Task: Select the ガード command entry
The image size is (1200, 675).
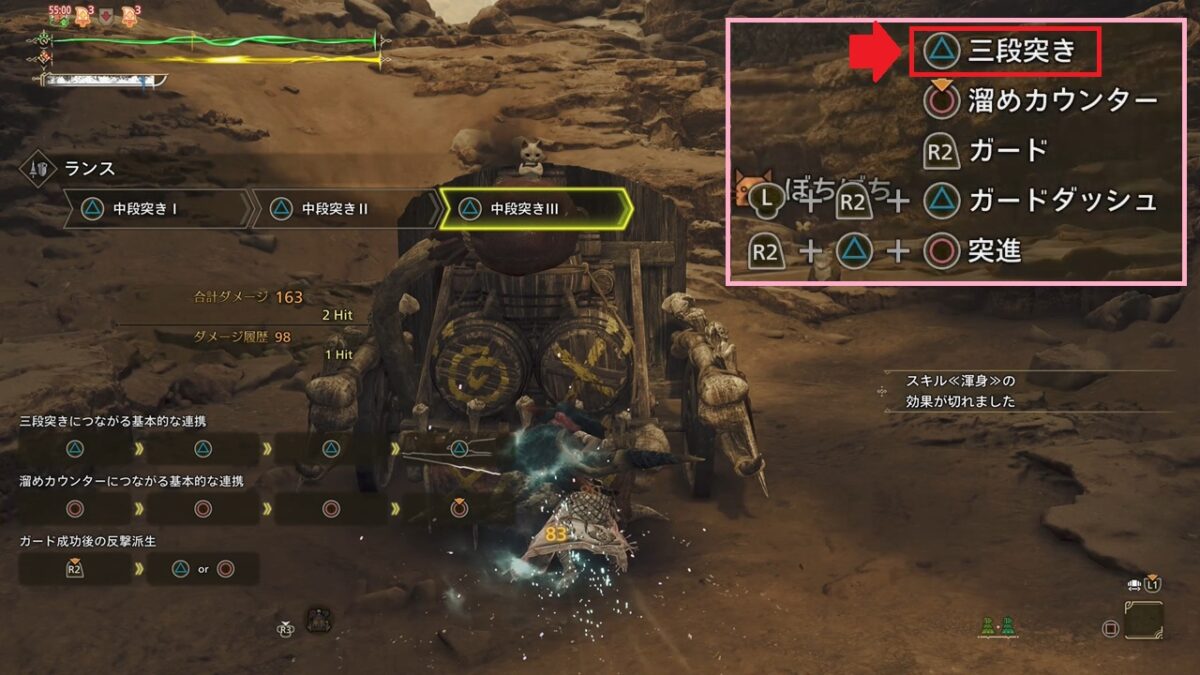Action: point(984,151)
